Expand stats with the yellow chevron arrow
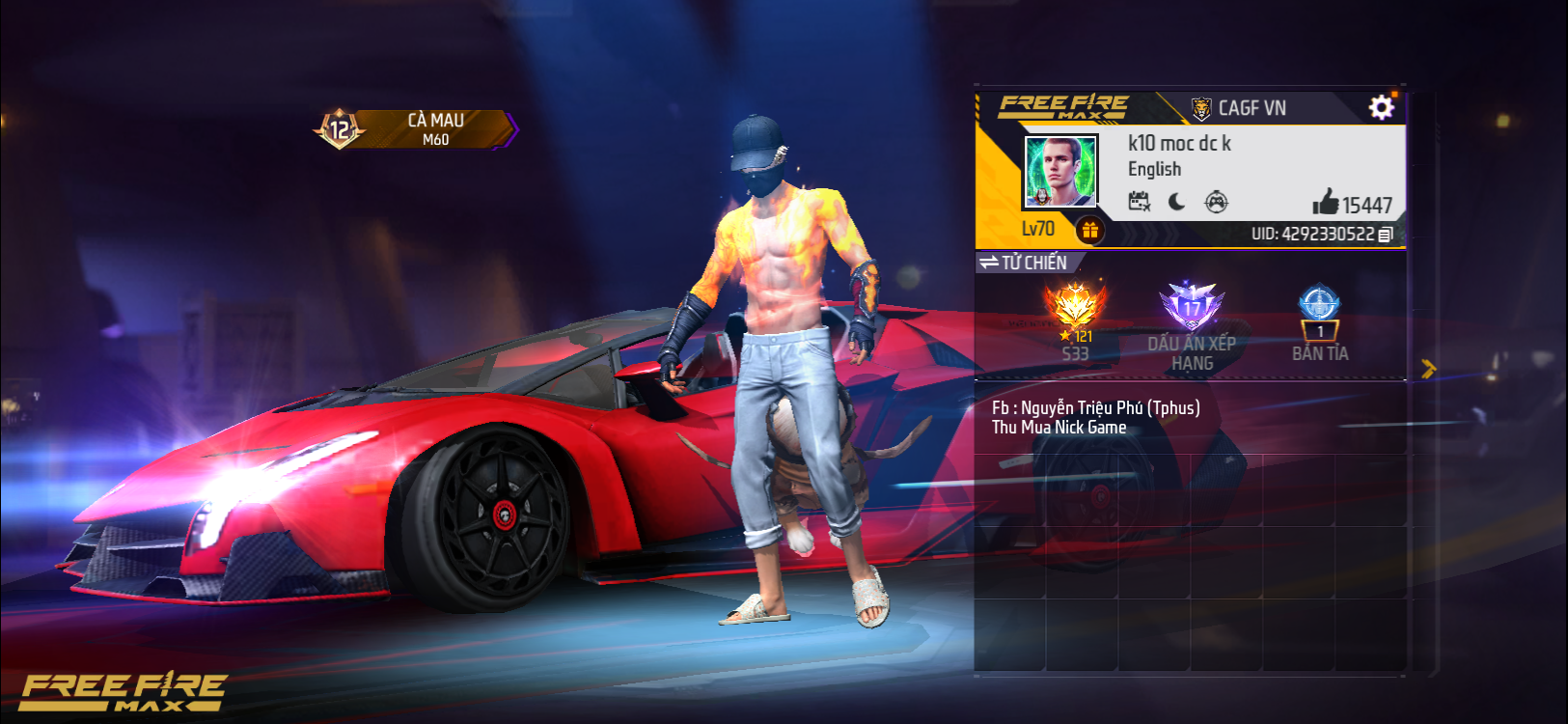Screen dimensions: 1568x724 (x=1429, y=367)
